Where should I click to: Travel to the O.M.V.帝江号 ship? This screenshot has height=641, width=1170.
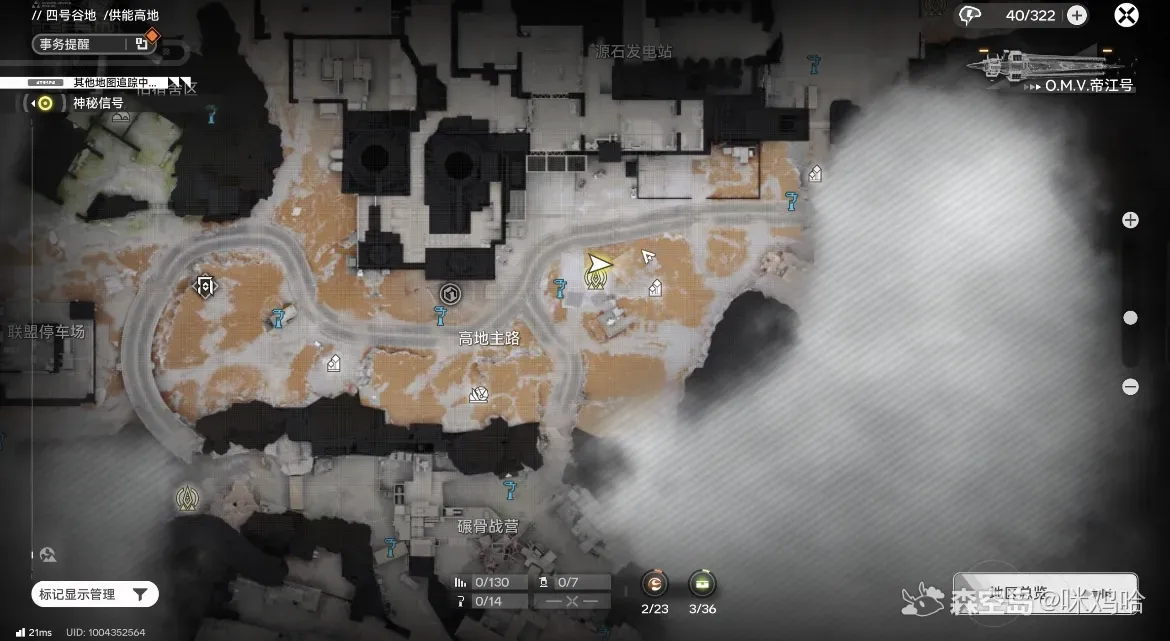pos(1052,70)
